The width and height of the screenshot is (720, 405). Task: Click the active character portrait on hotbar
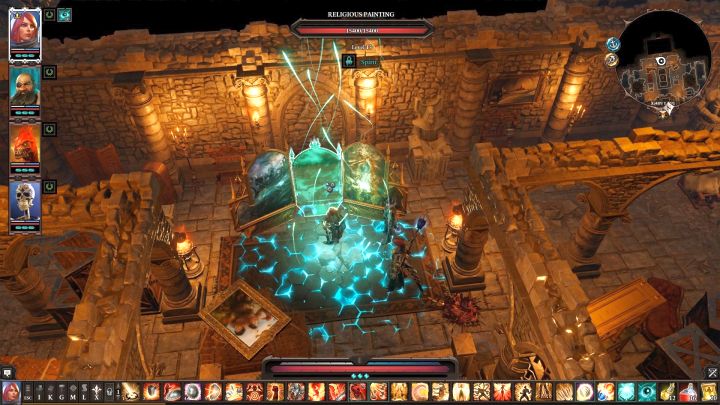pyautogui.click(x=11, y=391)
